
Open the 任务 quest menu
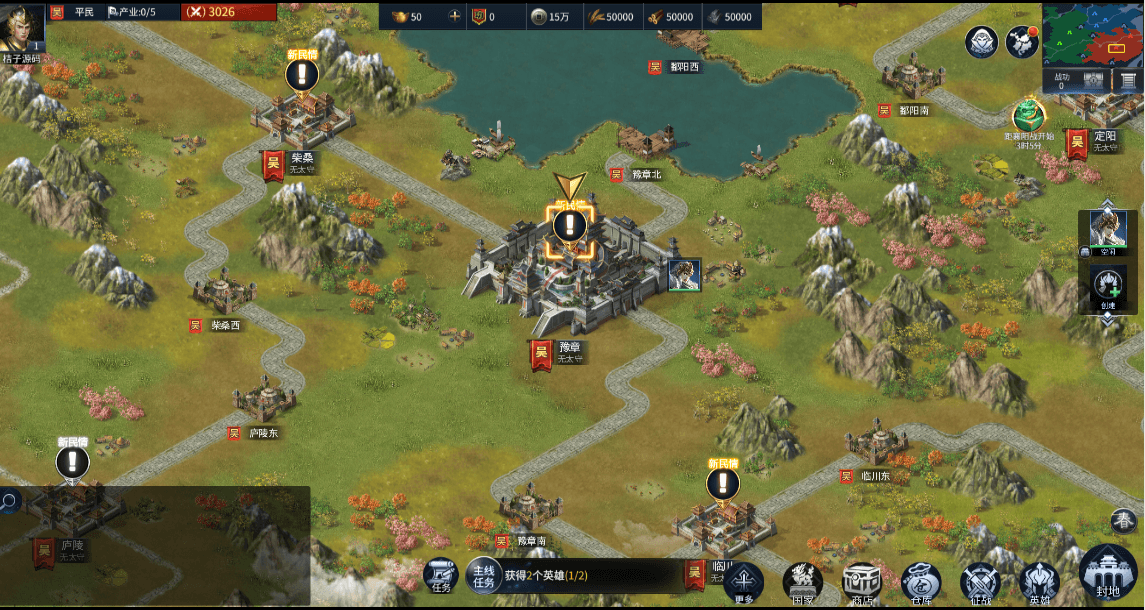click(441, 575)
